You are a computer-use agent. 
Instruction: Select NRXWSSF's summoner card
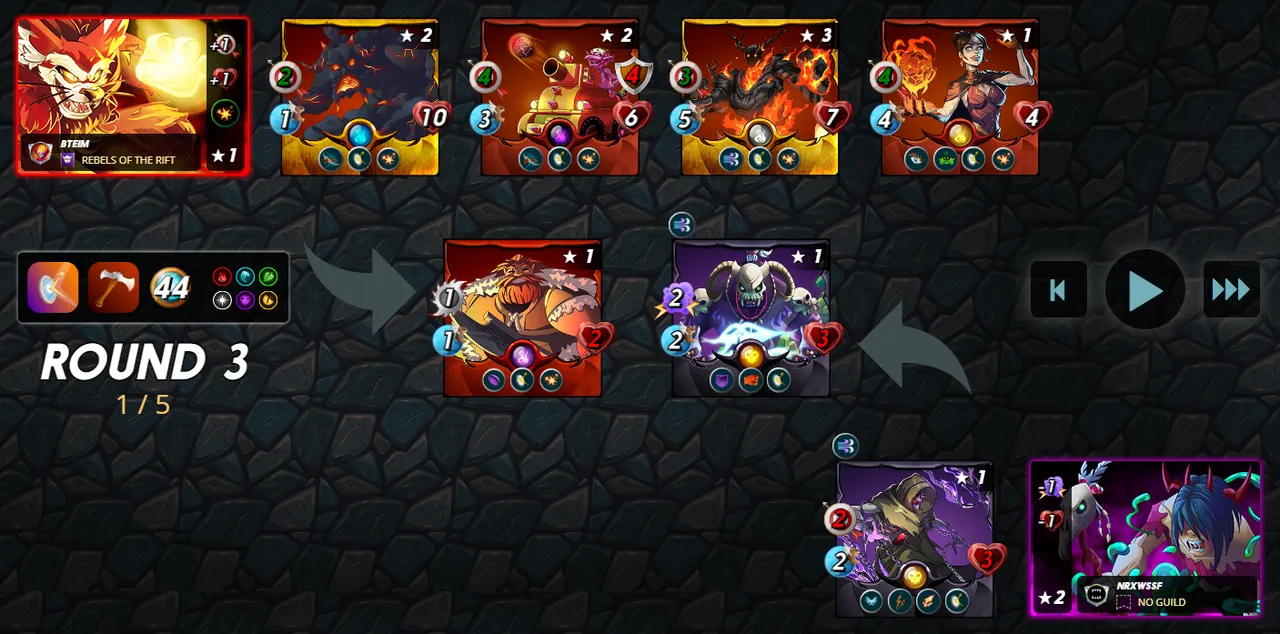(x=1145, y=537)
